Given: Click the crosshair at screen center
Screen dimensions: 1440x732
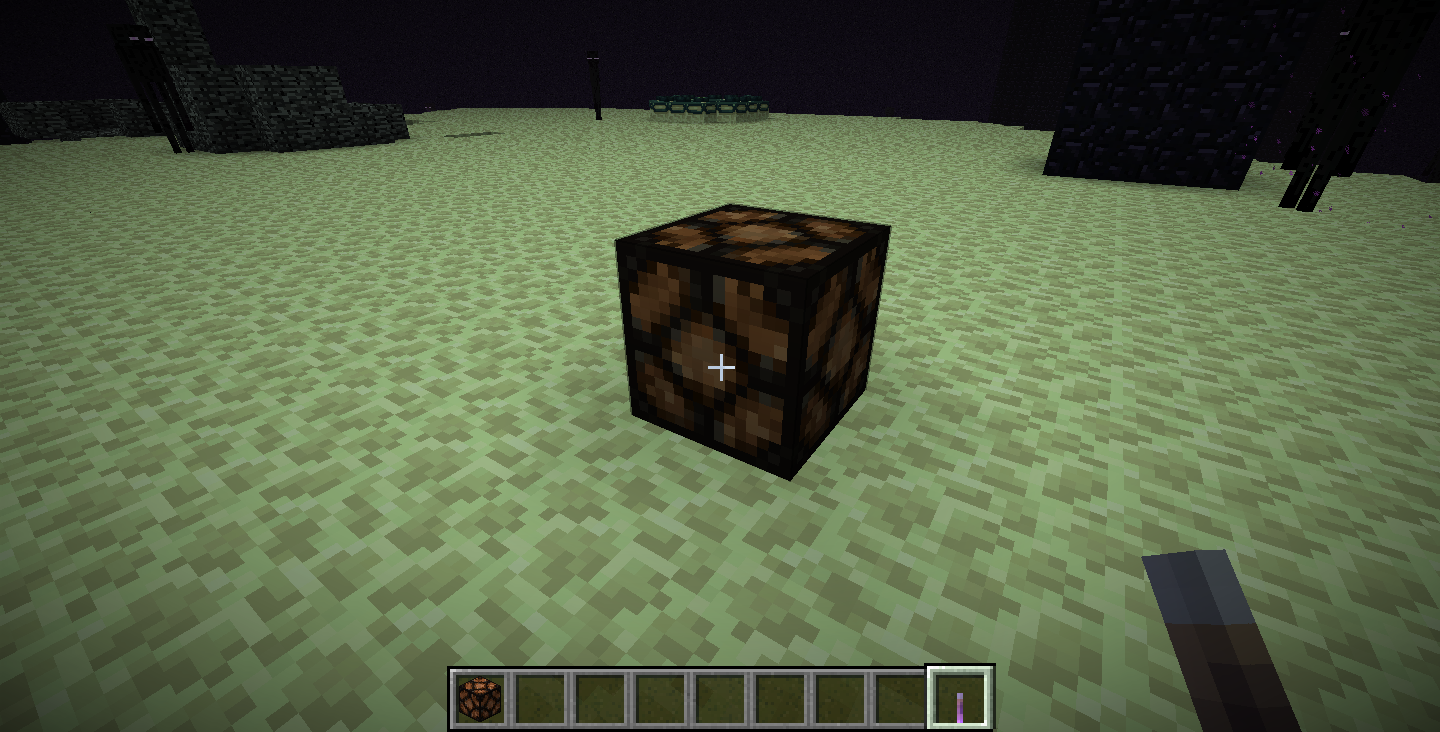Looking at the screenshot, I should point(720,368).
